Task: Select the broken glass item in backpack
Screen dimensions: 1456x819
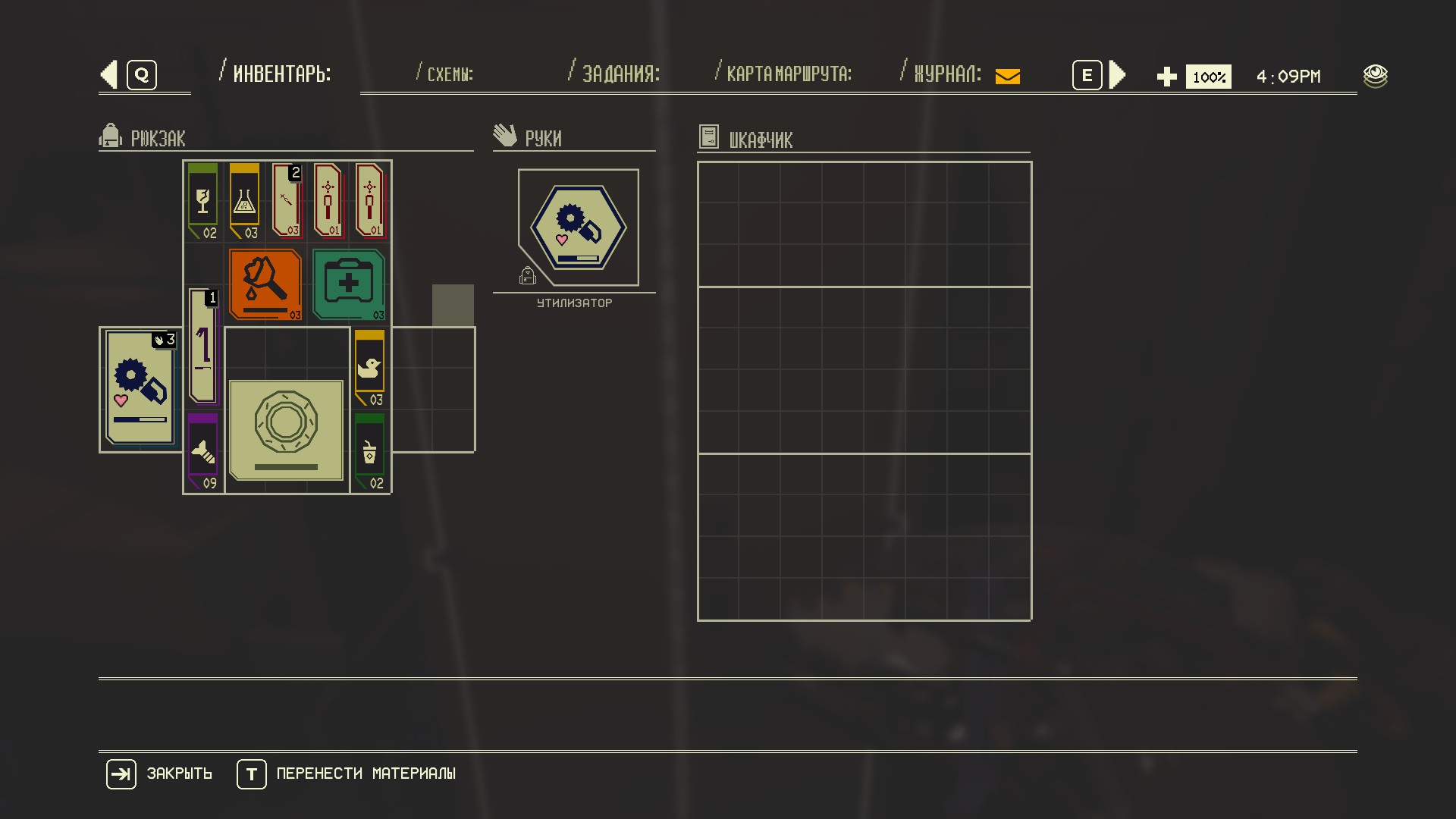Action: point(202,201)
